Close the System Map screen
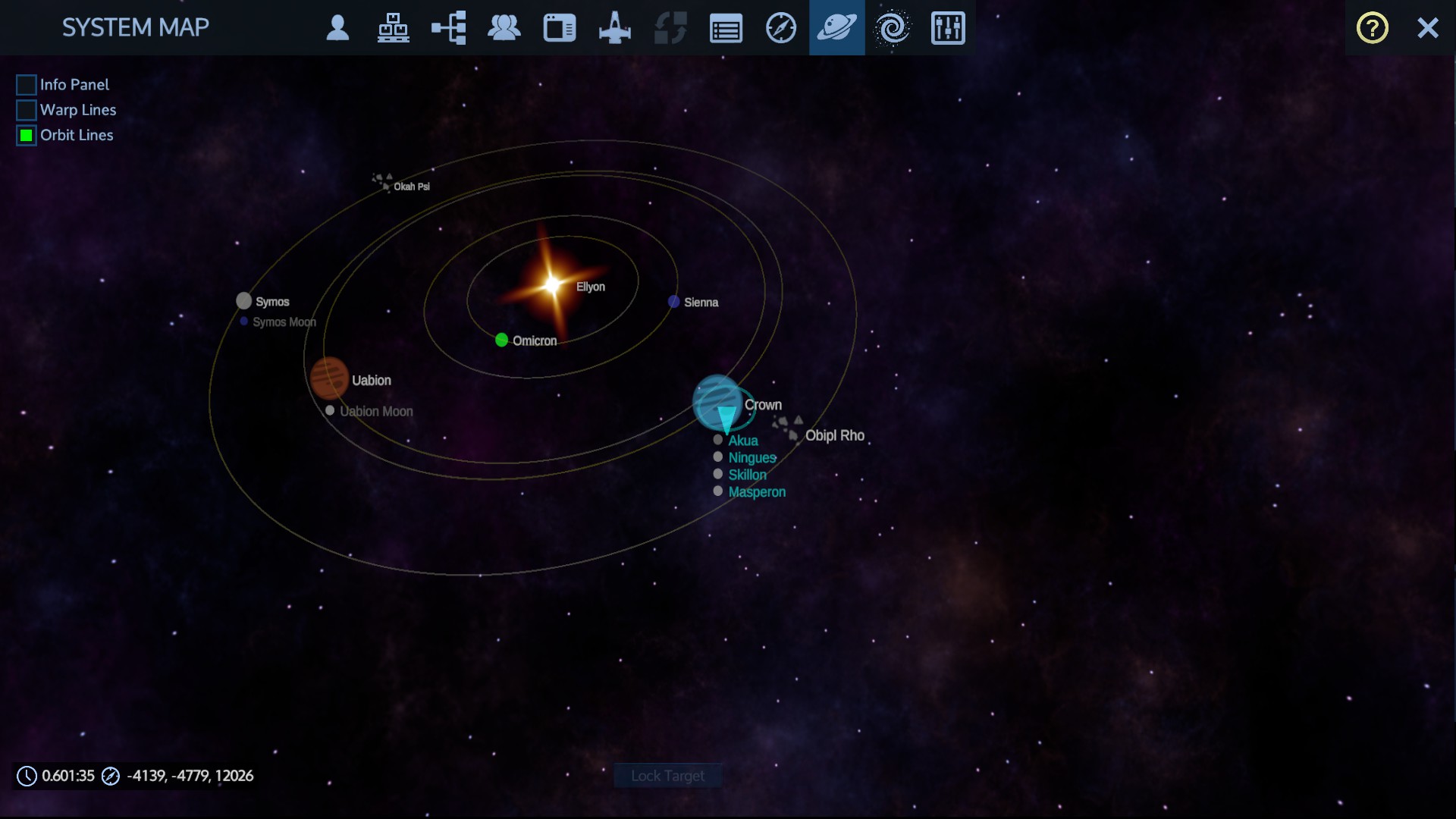Screen dimensions: 1456x819 pyautogui.click(x=1428, y=28)
